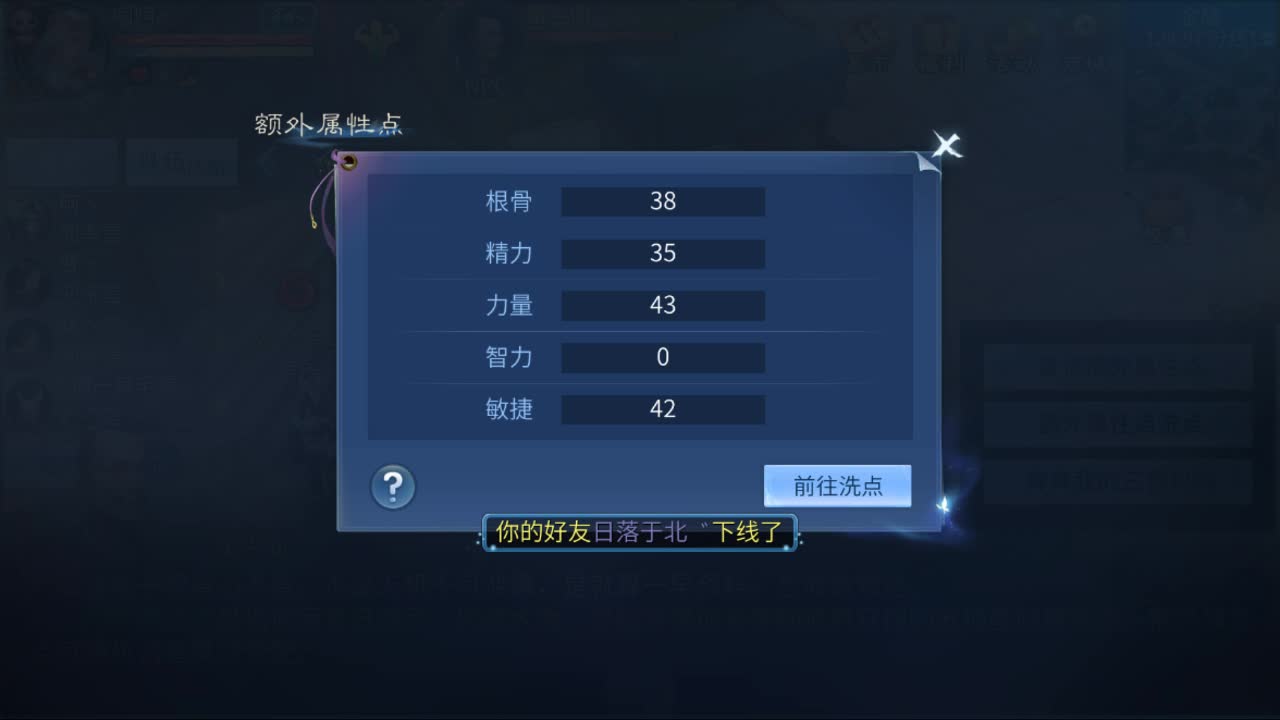Click the 根骨 value field showing 38
The image size is (1280, 720).
point(663,201)
